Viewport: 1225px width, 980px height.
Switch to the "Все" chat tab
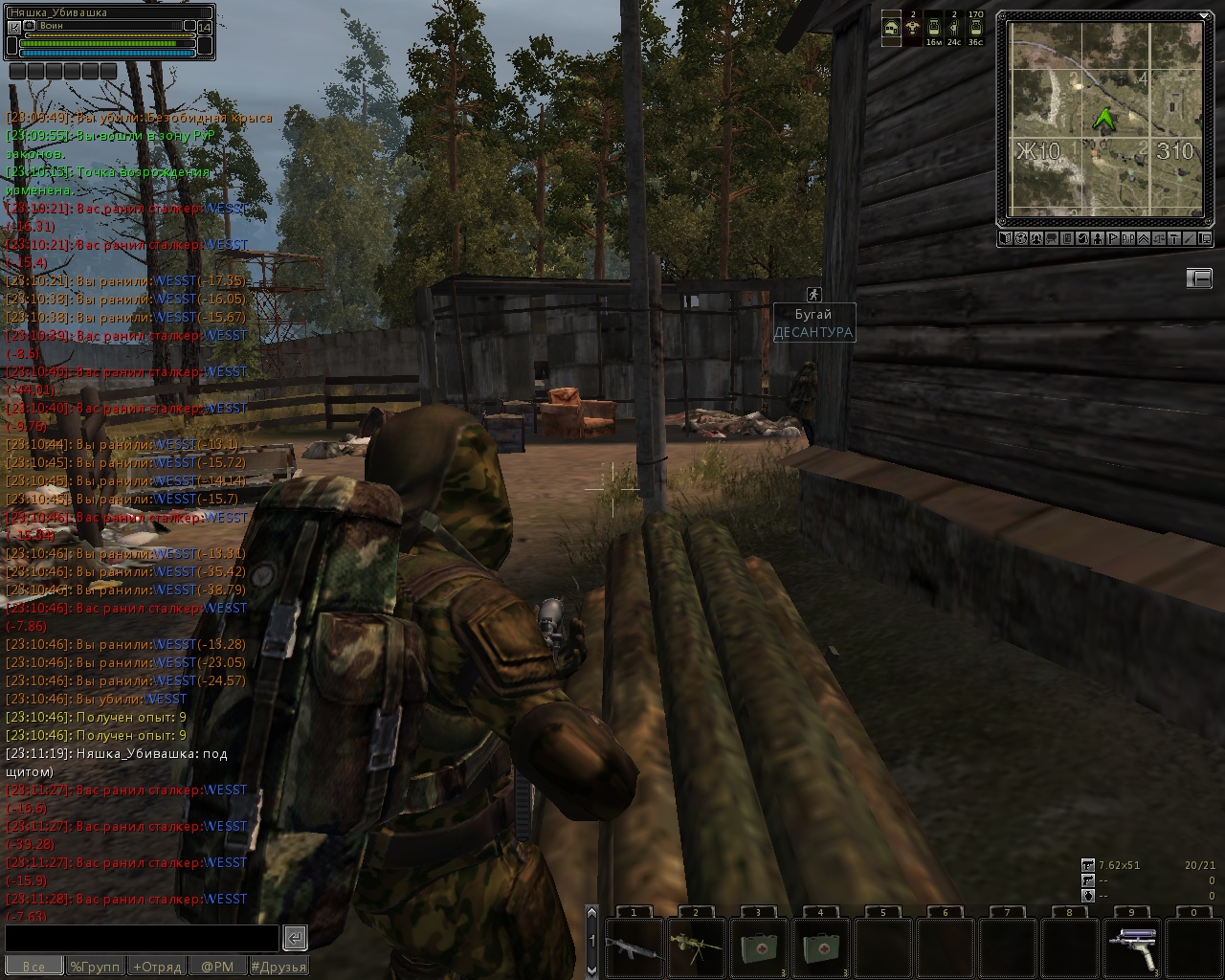point(33,967)
